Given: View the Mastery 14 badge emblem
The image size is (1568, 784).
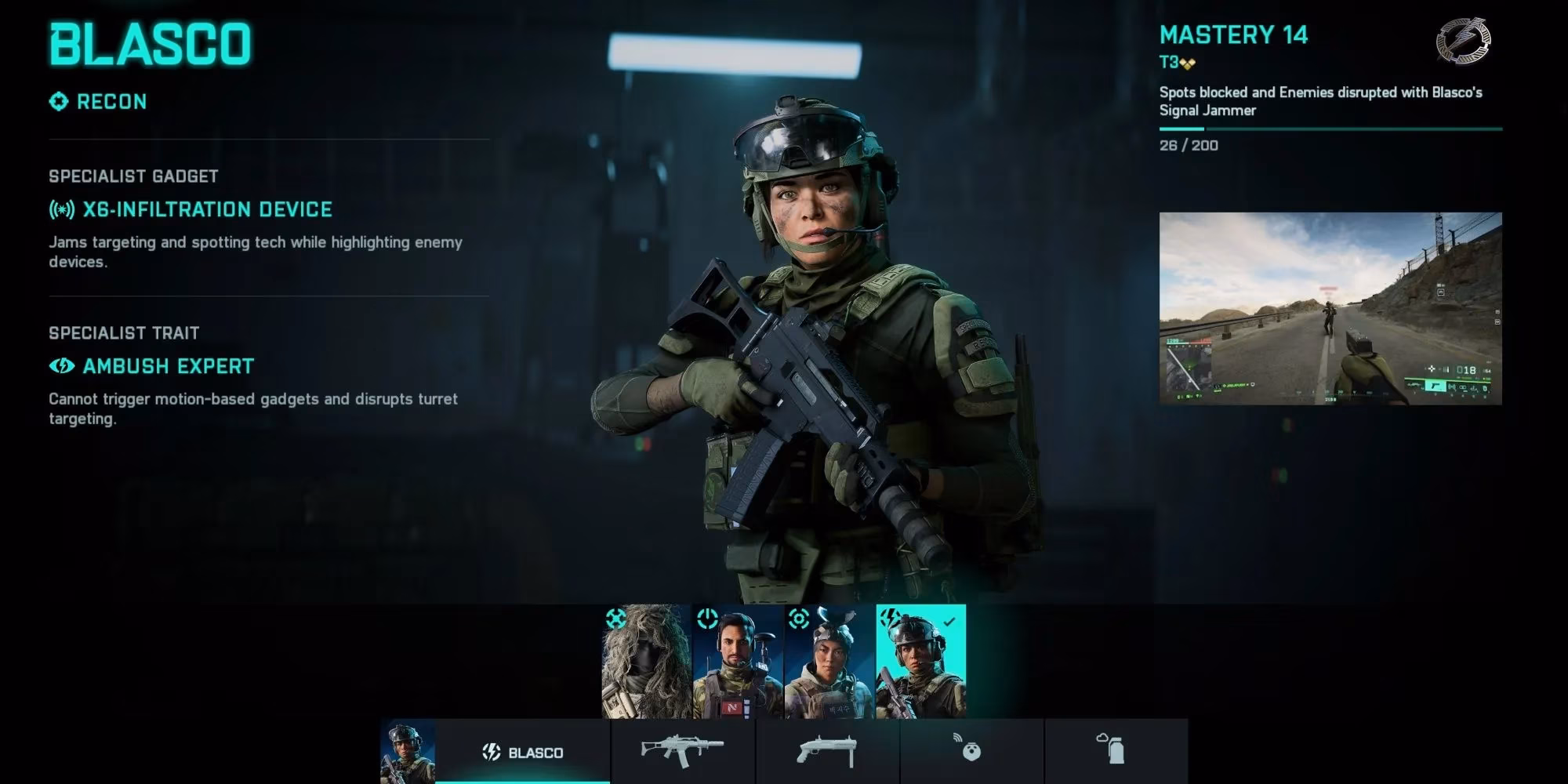Looking at the screenshot, I should pos(1463,40).
